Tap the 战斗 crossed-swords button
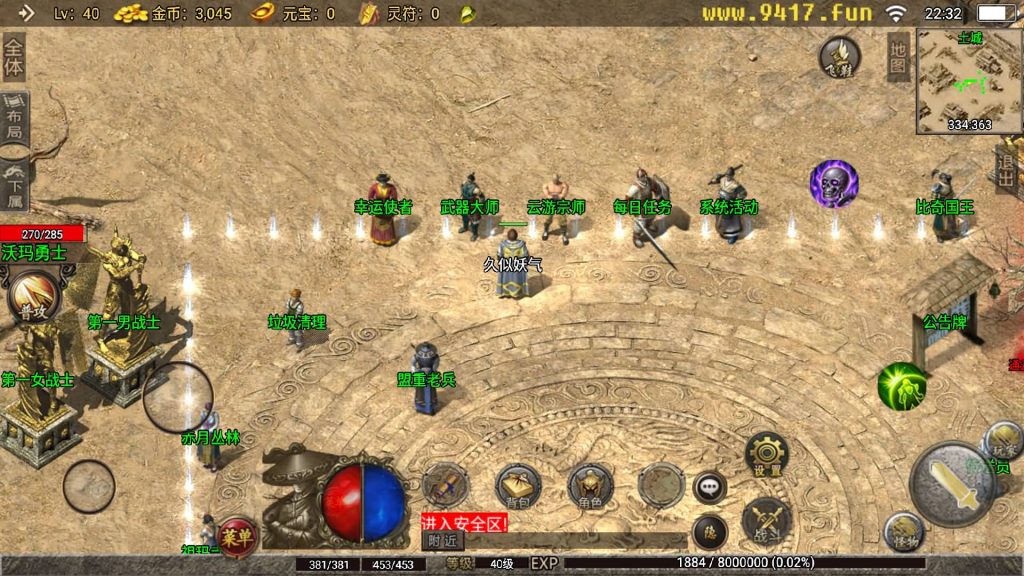This screenshot has width=1024, height=576. tap(767, 518)
